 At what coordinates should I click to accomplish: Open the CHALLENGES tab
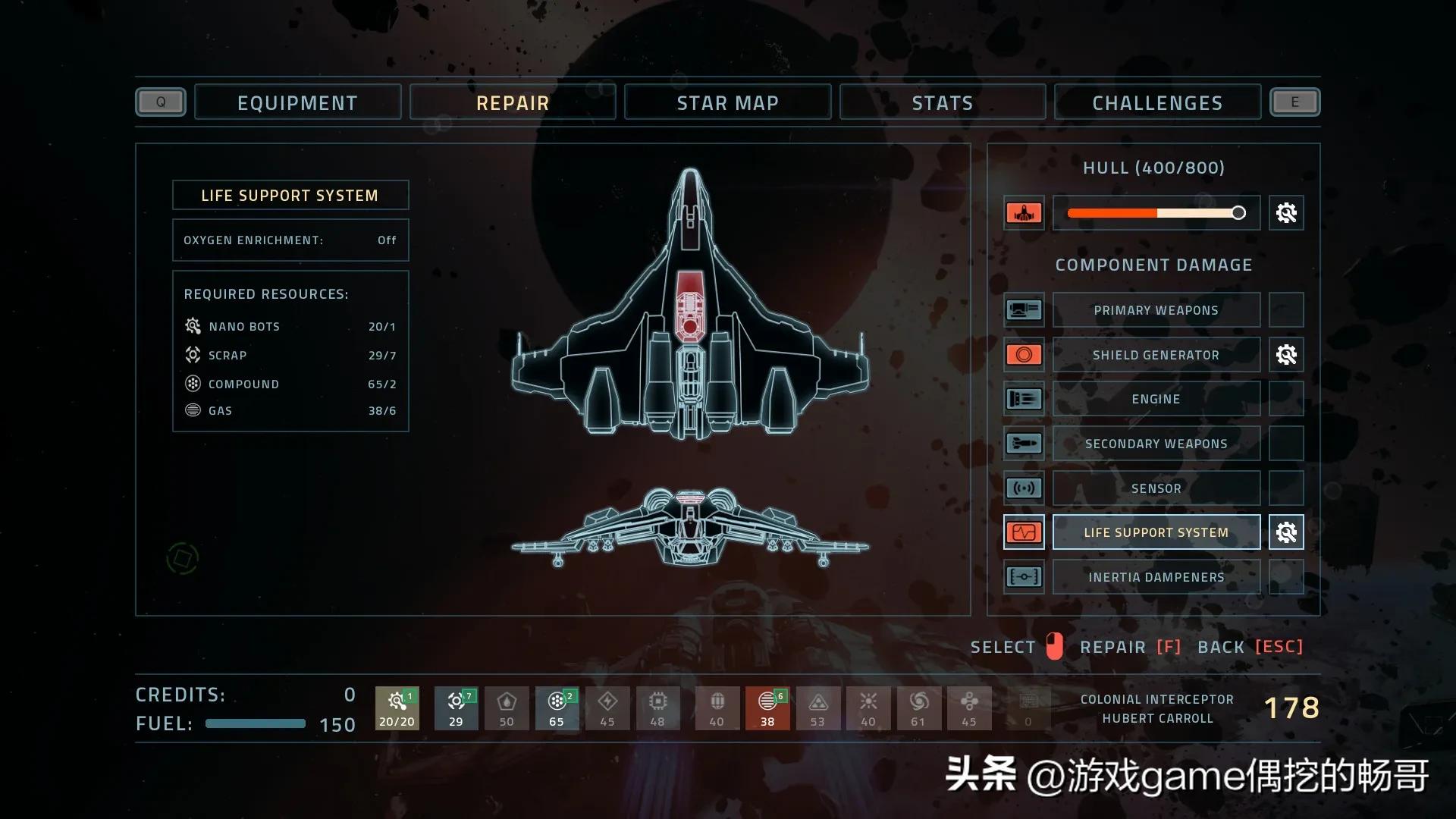click(x=1156, y=102)
